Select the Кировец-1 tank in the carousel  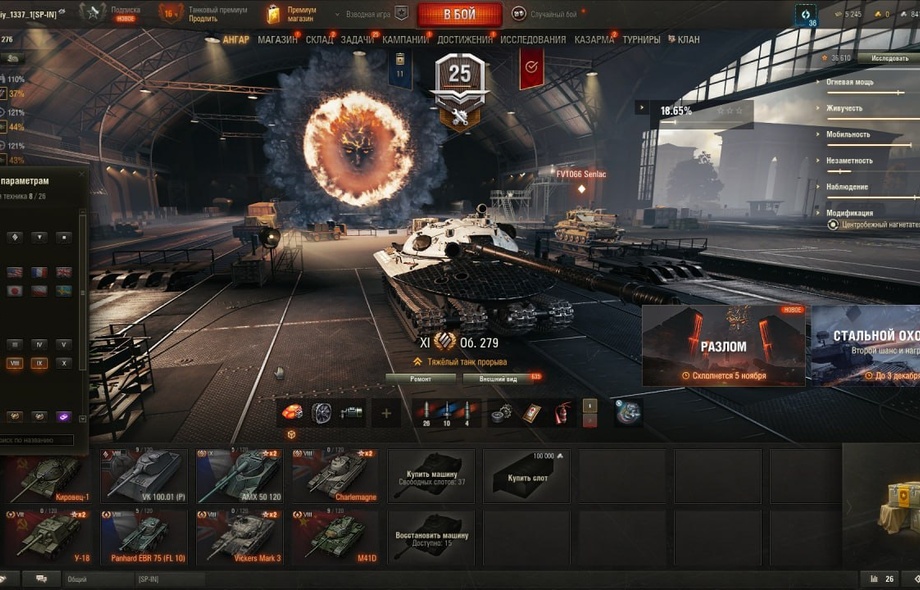tap(49, 475)
